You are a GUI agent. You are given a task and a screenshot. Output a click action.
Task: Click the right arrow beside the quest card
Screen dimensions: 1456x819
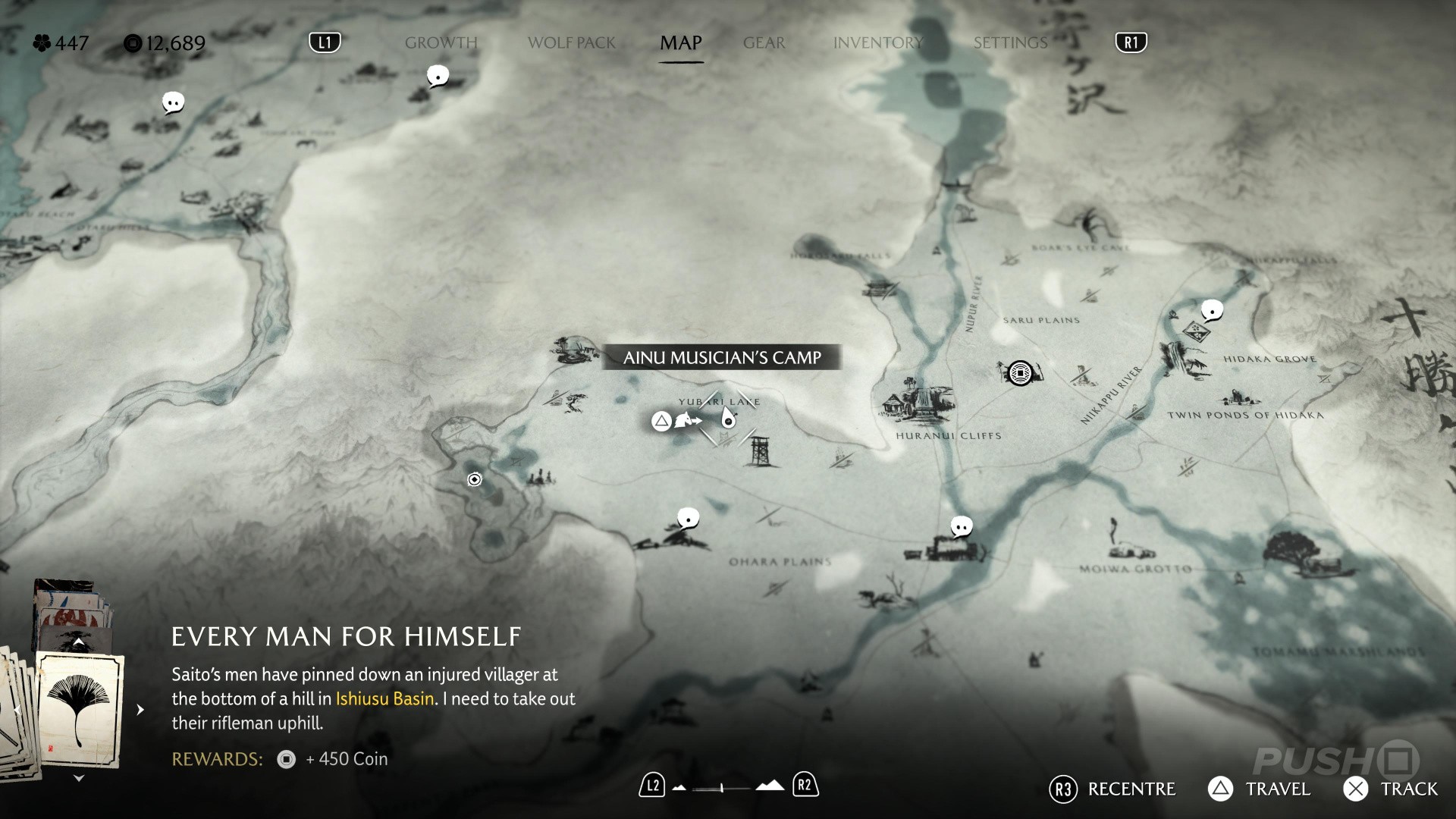140,710
